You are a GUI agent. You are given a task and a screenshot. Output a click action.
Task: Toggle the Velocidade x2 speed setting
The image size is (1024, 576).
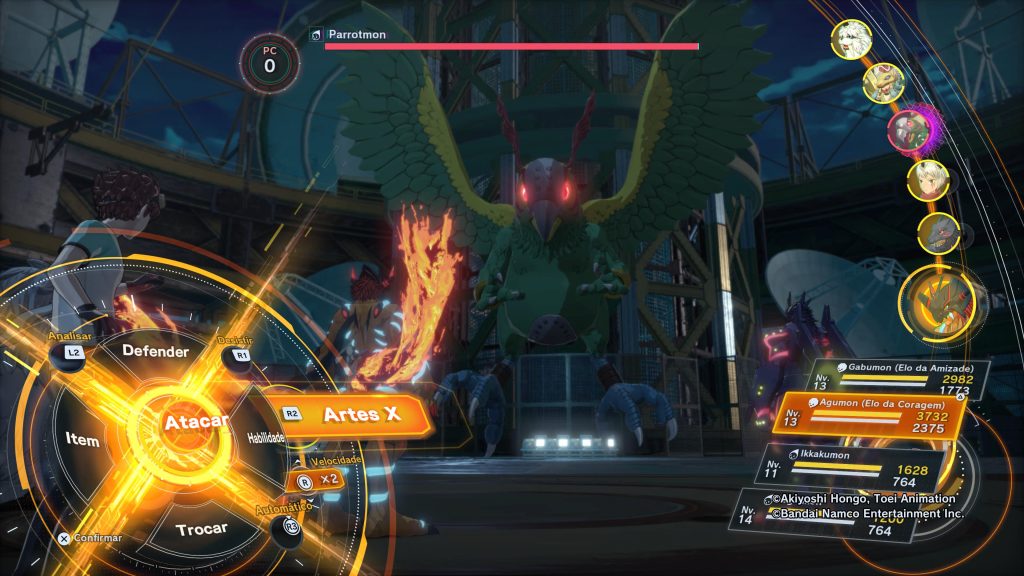tap(316, 480)
